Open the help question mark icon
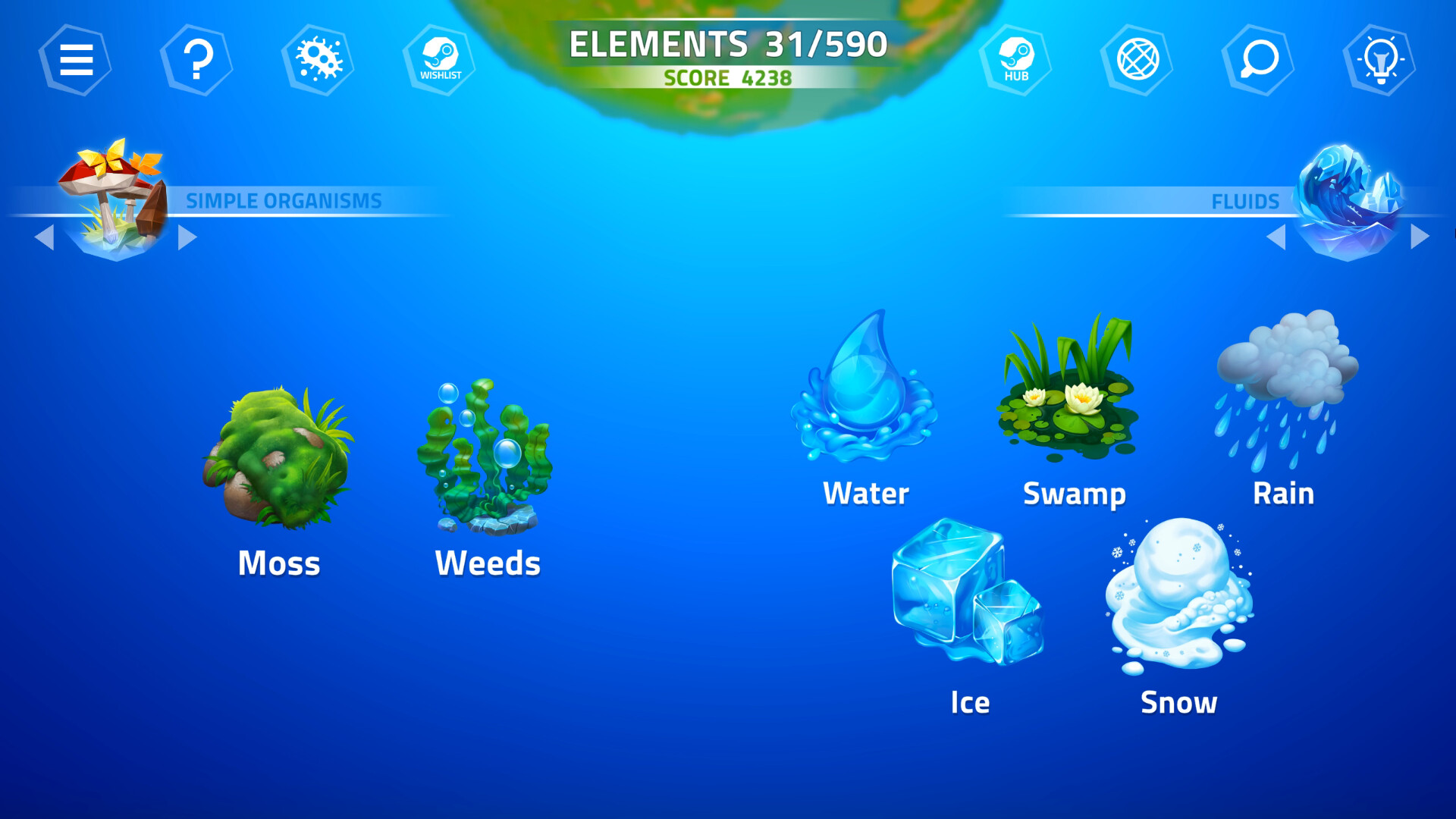This screenshot has height=819, width=1456. tap(196, 58)
